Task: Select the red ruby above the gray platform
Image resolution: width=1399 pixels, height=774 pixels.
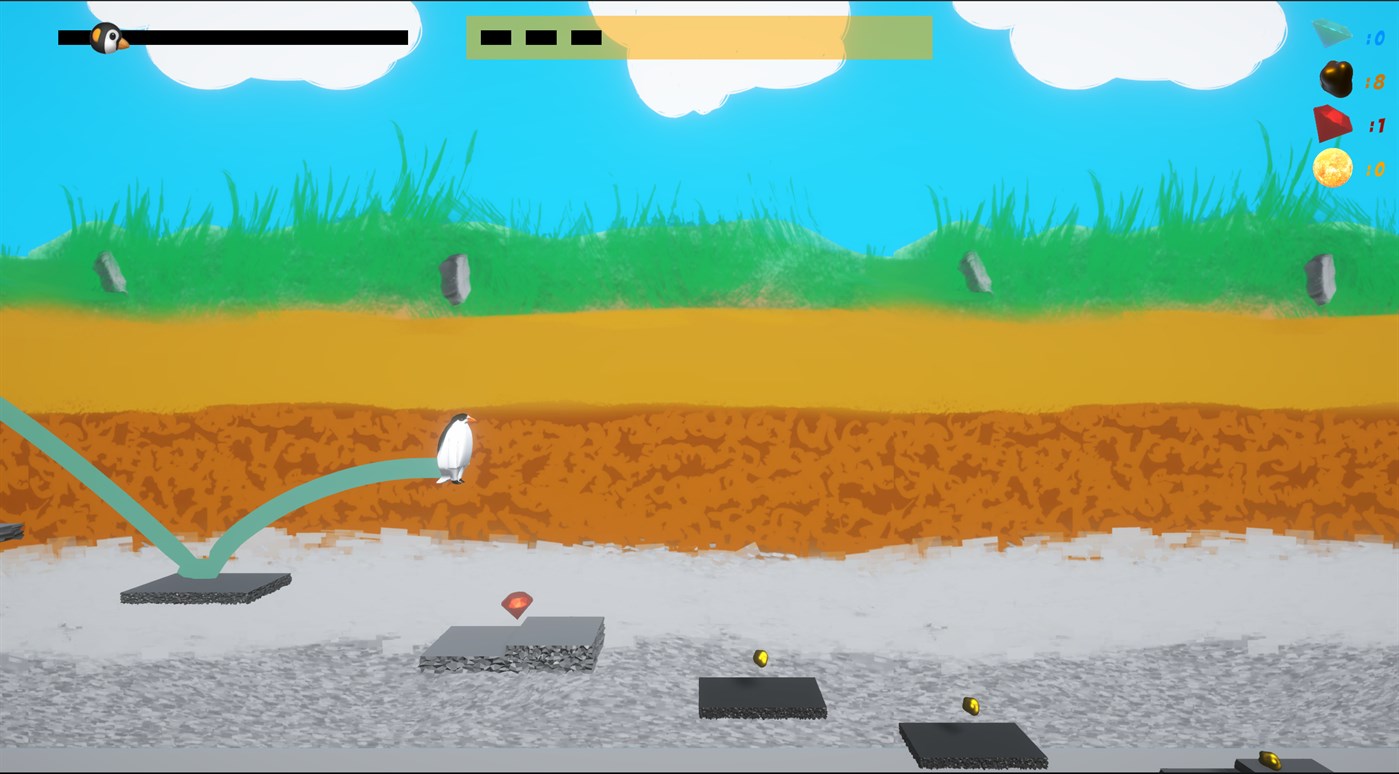Action: pyautogui.click(x=516, y=605)
